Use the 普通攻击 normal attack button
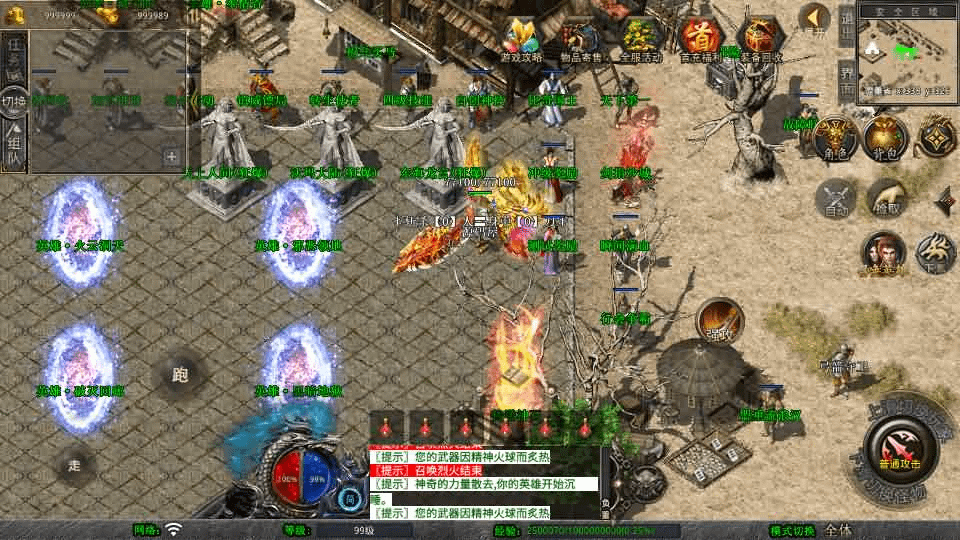960x540 pixels. point(899,450)
